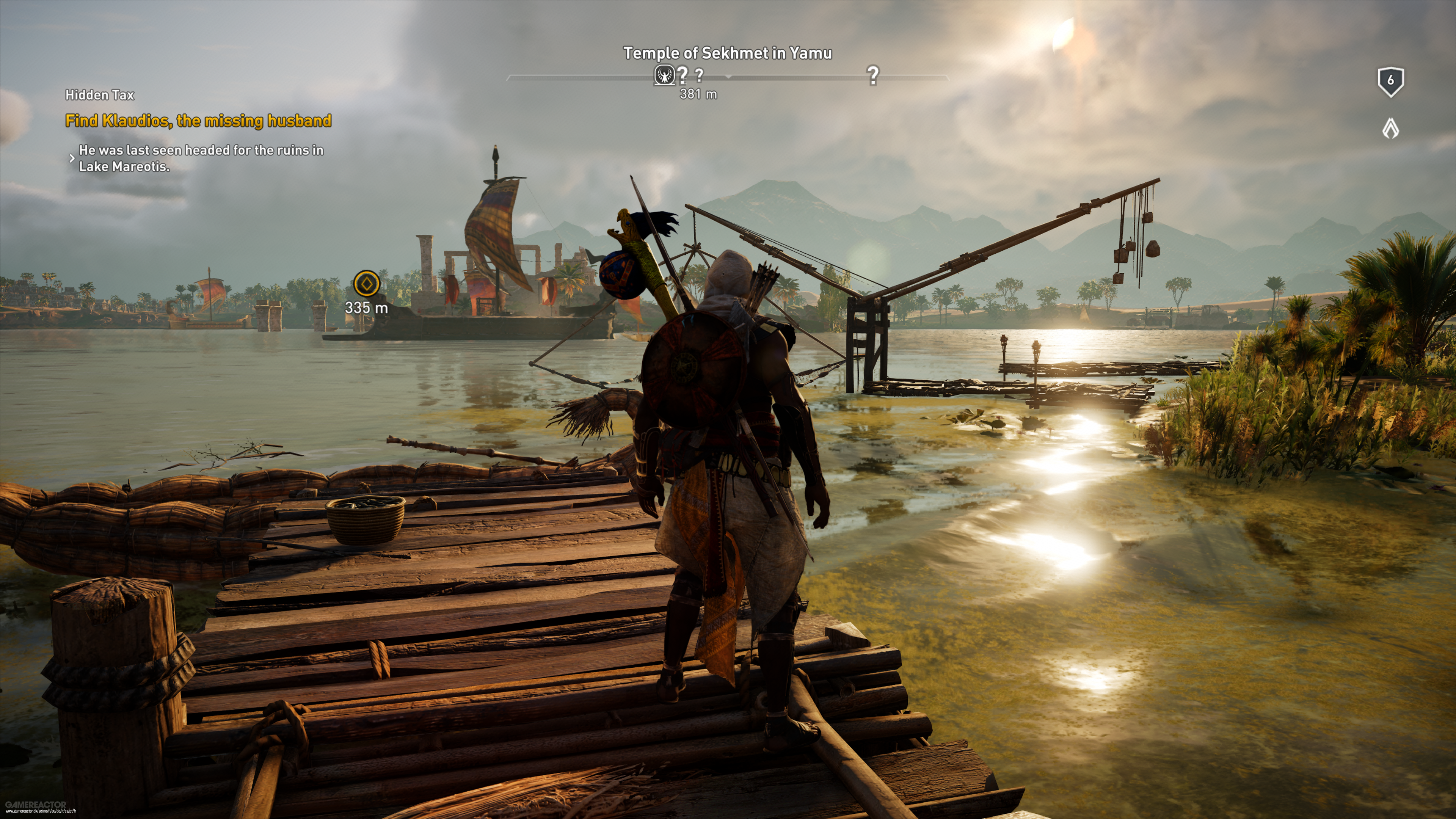The image size is (1456, 819).
Task: Click the rightmost question mark on compass
Action: coord(873,75)
